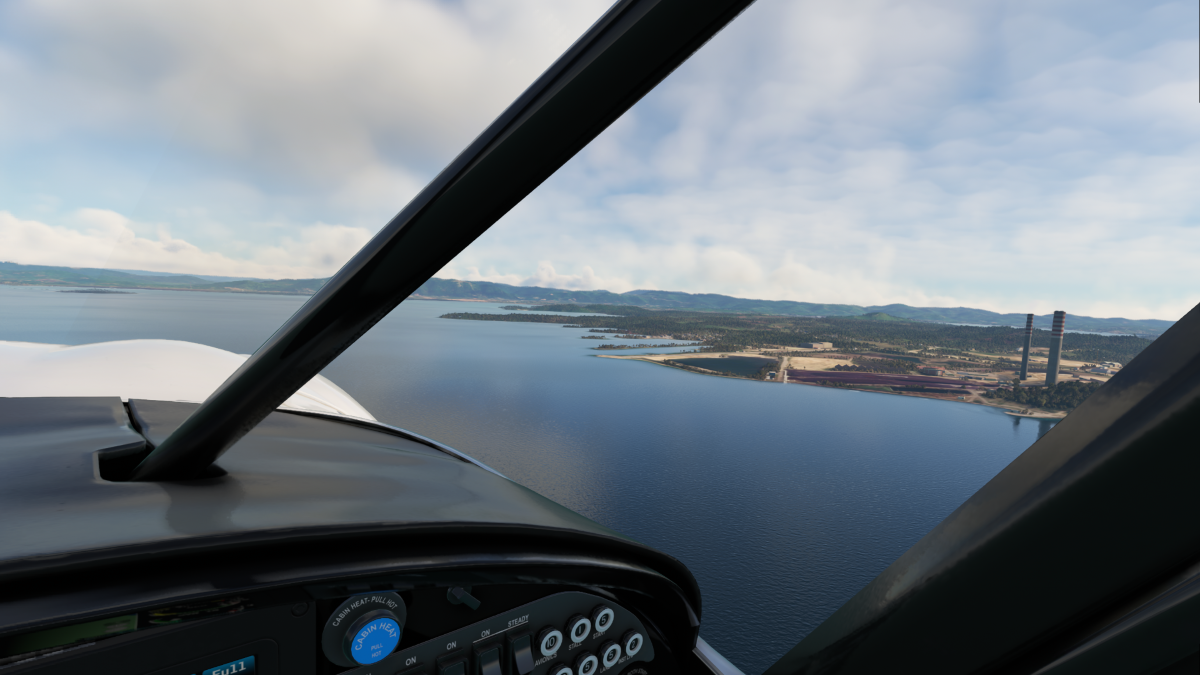
Task: Flip the switch under the Steady label
Action: (x=521, y=652)
